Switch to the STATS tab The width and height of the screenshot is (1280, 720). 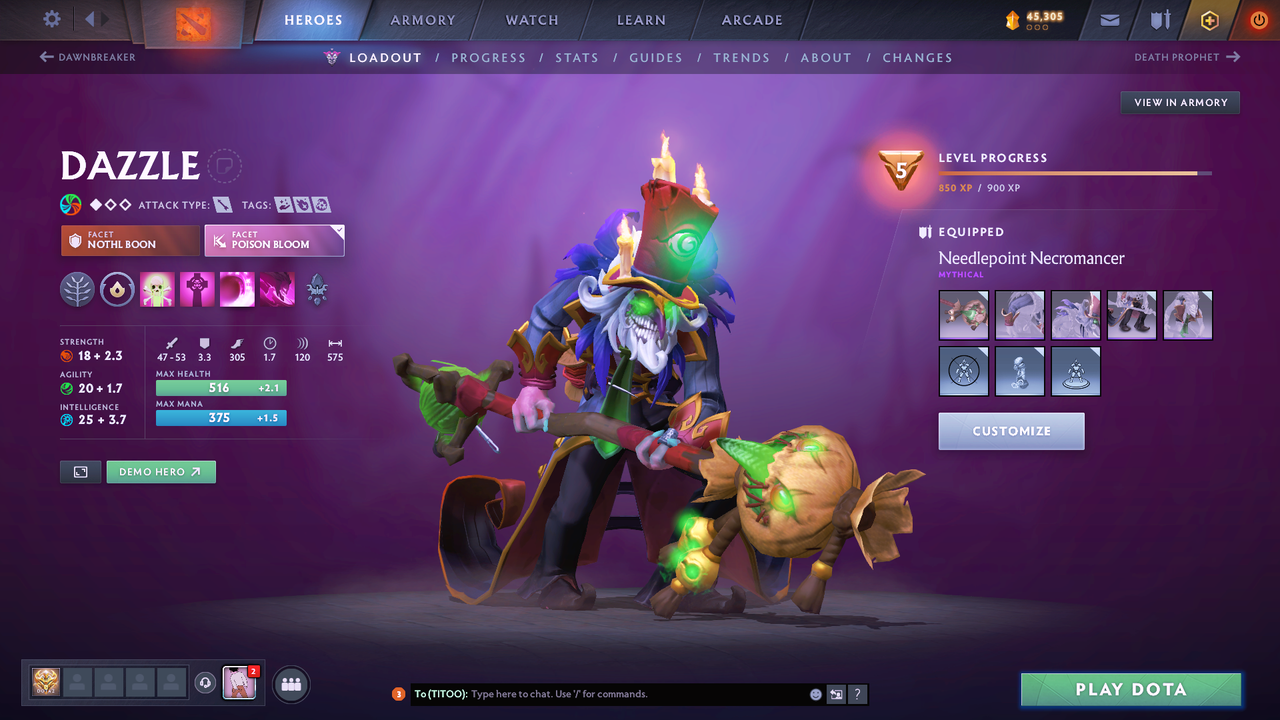[577, 57]
